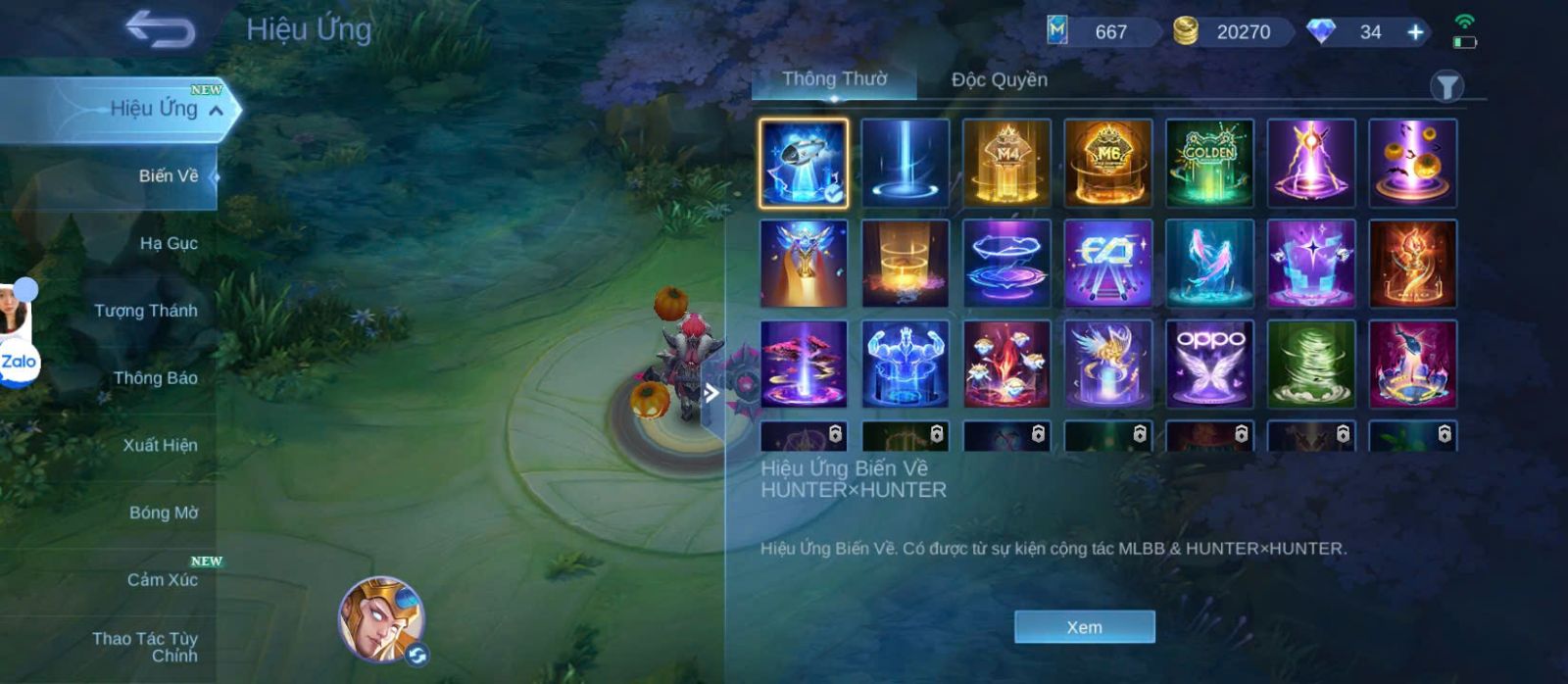Switch hero using the portrait icon
Viewport: 1568px width, 684px height.
point(380,618)
